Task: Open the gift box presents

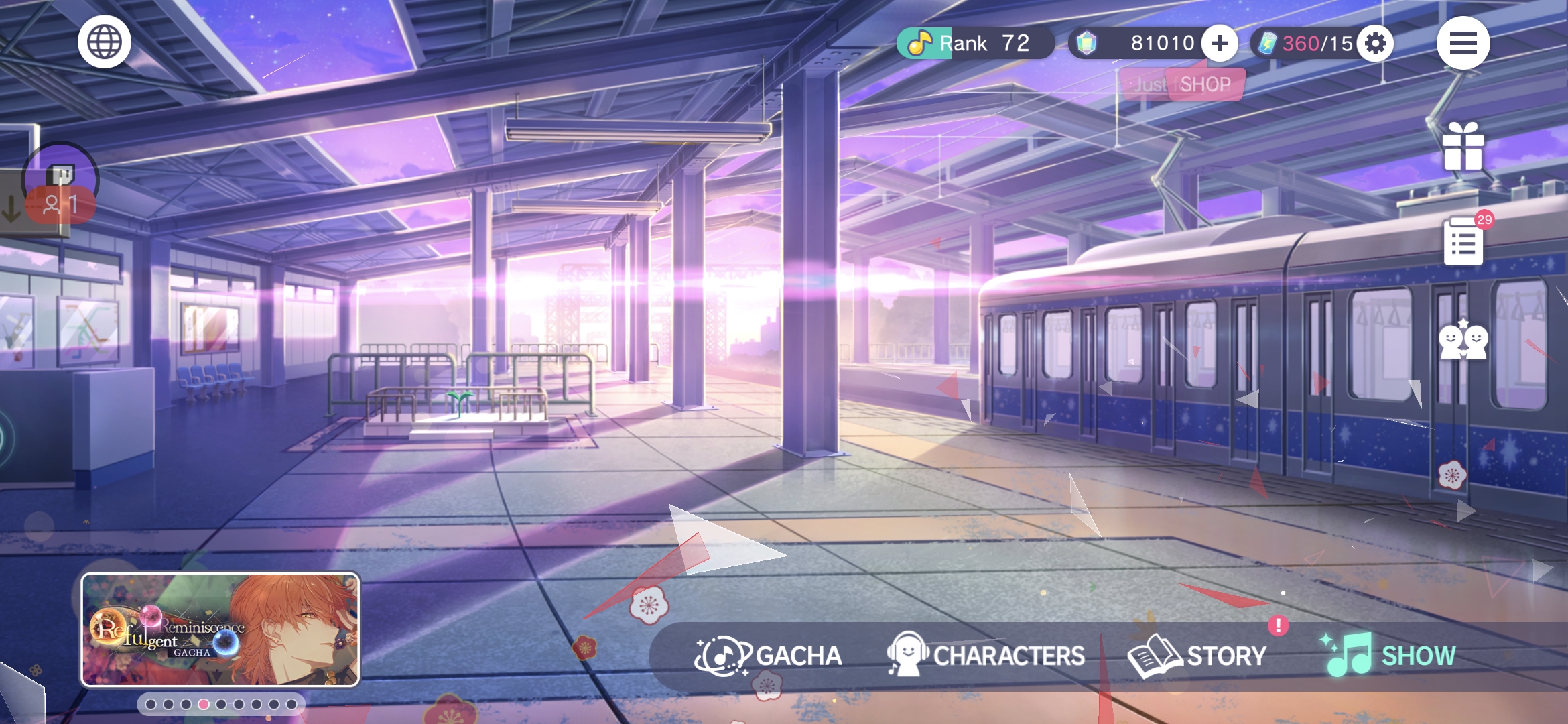Action: pyautogui.click(x=1463, y=146)
